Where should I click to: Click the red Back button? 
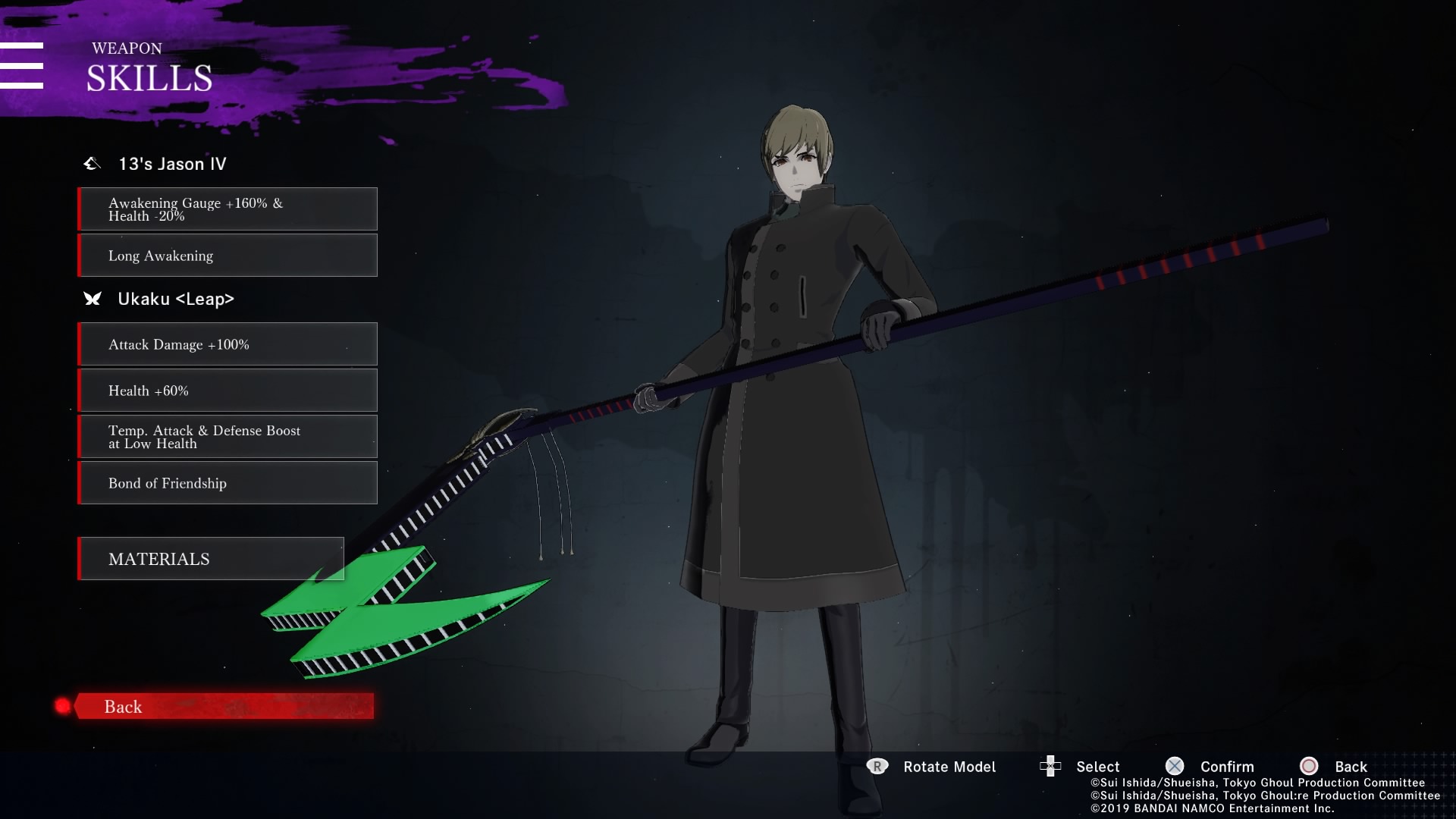click(x=224, y=706)
